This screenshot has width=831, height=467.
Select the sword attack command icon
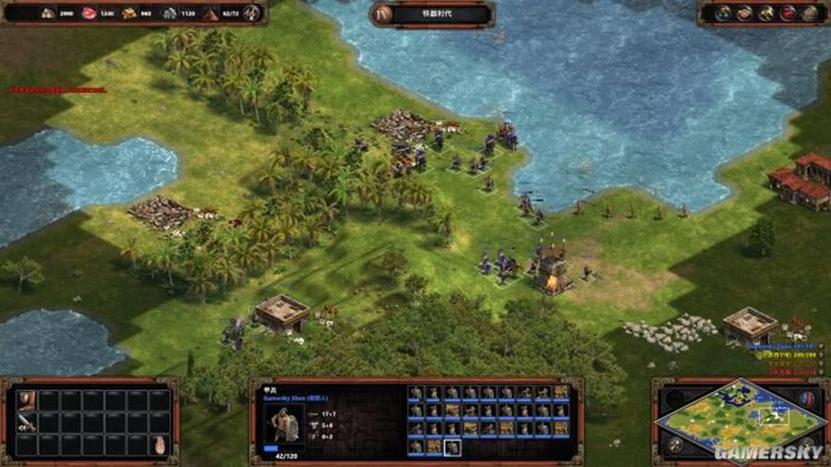click(27, 423)
